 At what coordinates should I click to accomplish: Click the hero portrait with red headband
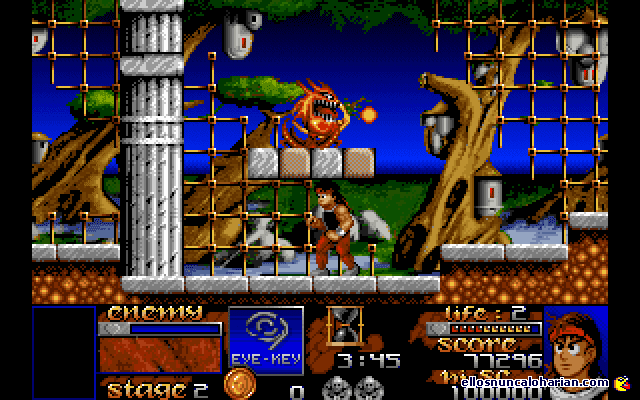click(579, 338)
